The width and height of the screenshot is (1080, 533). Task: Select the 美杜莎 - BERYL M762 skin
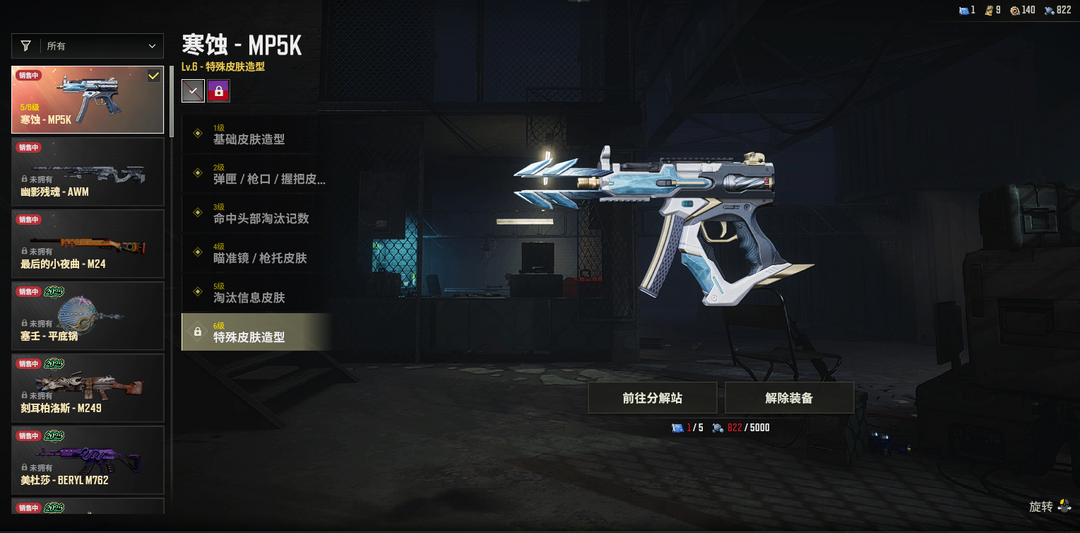point(88,459)
